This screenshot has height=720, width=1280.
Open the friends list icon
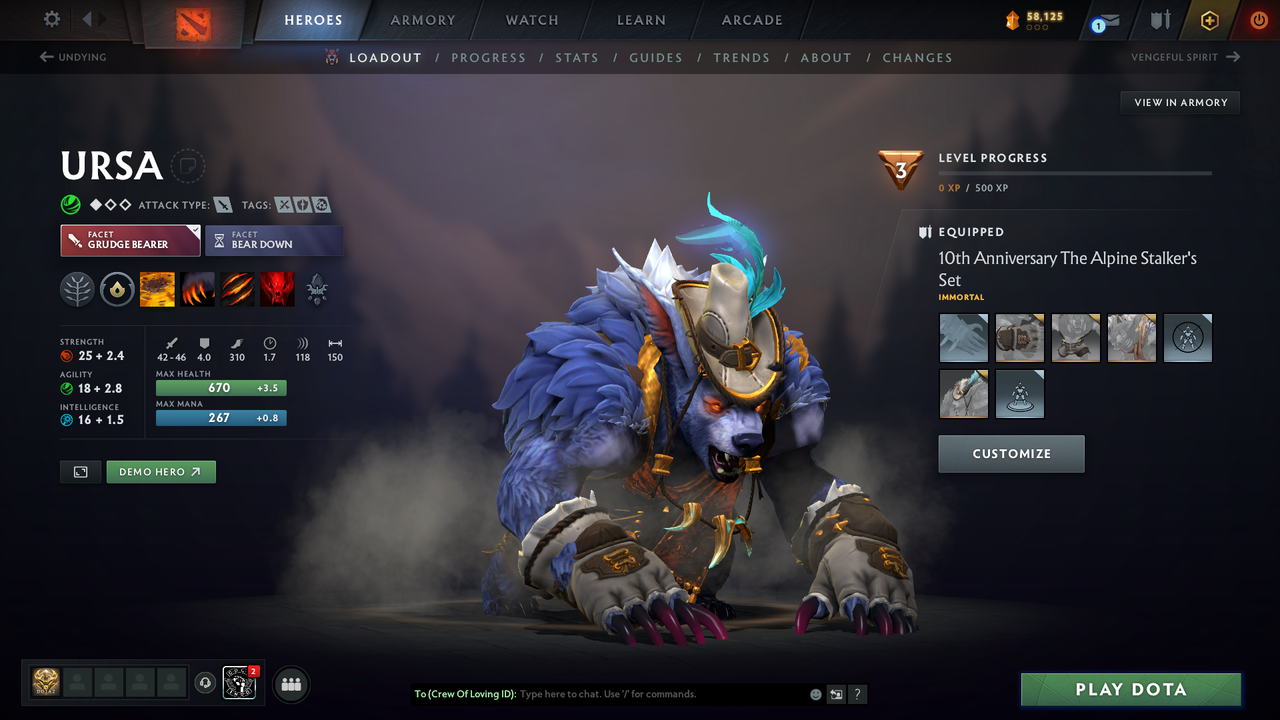coord(290,684)
